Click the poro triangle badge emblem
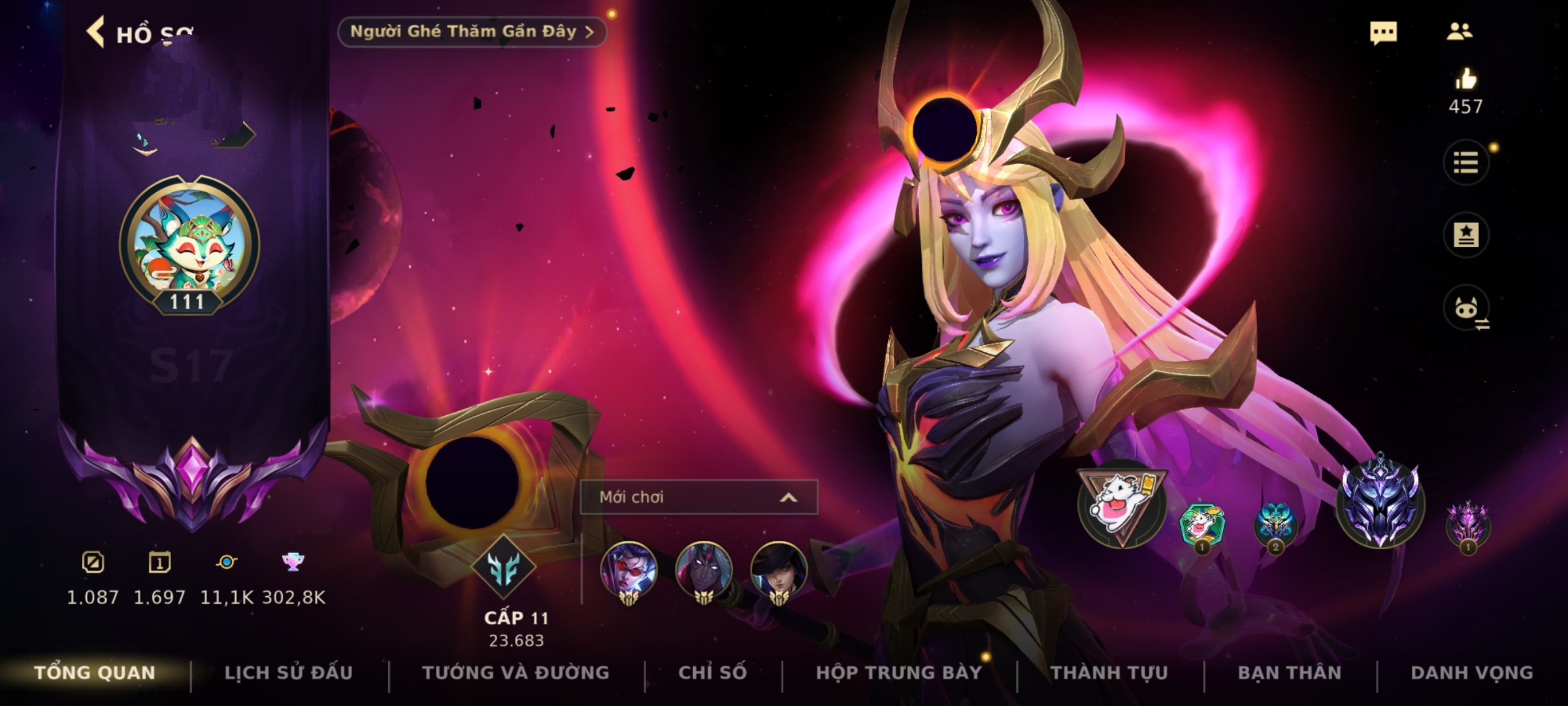The image size is (1568, 706). (1122, 505)
